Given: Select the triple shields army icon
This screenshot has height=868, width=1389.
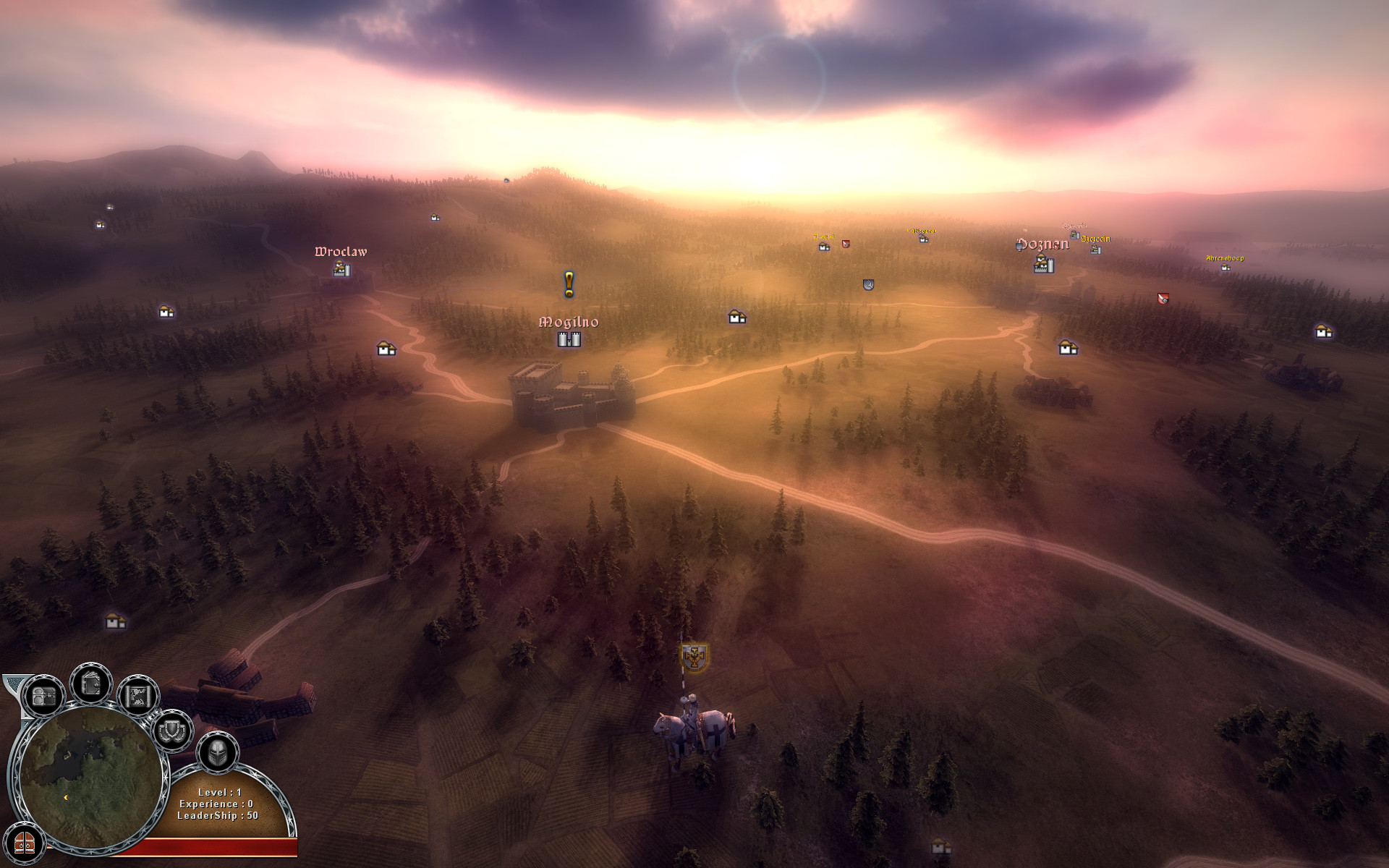Looking at the screenshot, I should [x=171, y=731].
